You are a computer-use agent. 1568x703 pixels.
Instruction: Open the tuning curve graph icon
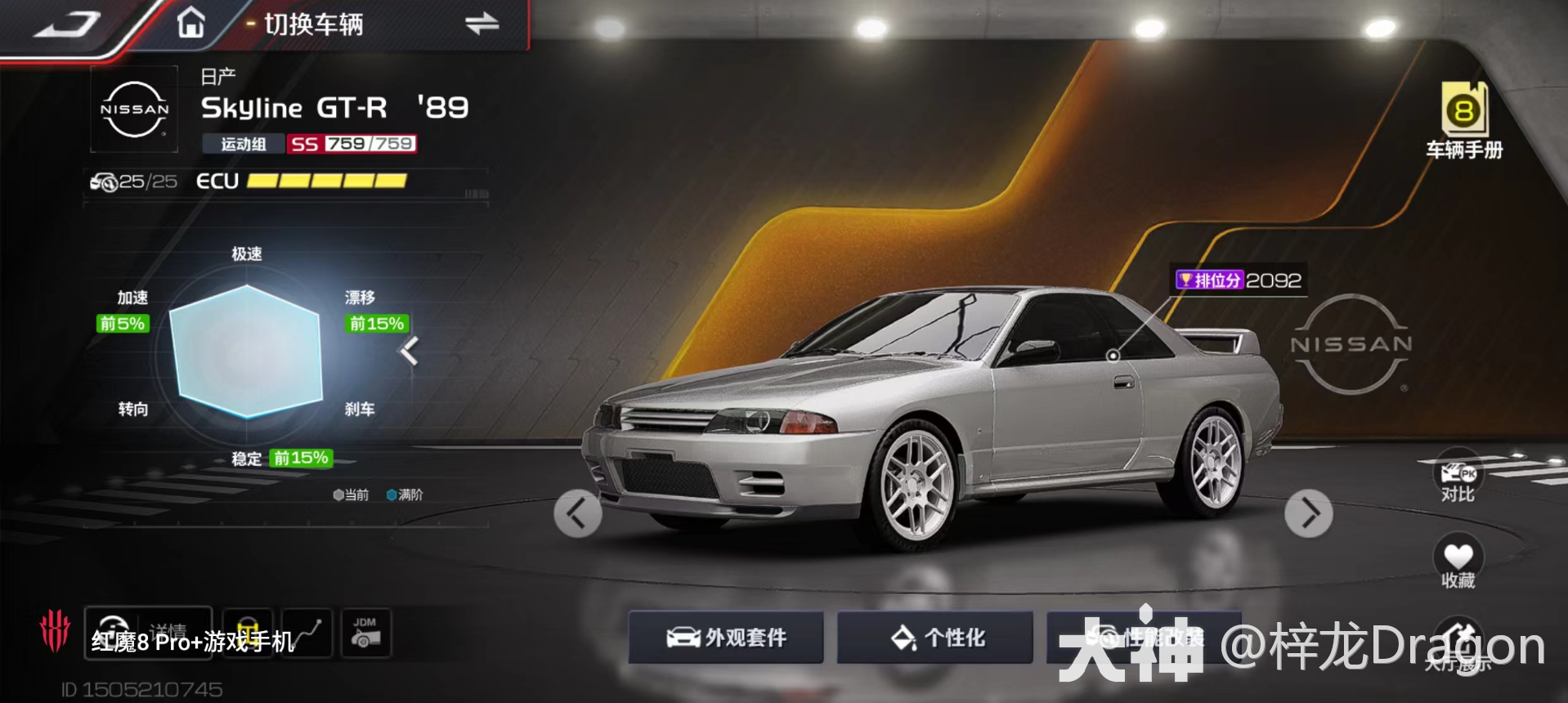pyautogui.click(x=307, y=634)
